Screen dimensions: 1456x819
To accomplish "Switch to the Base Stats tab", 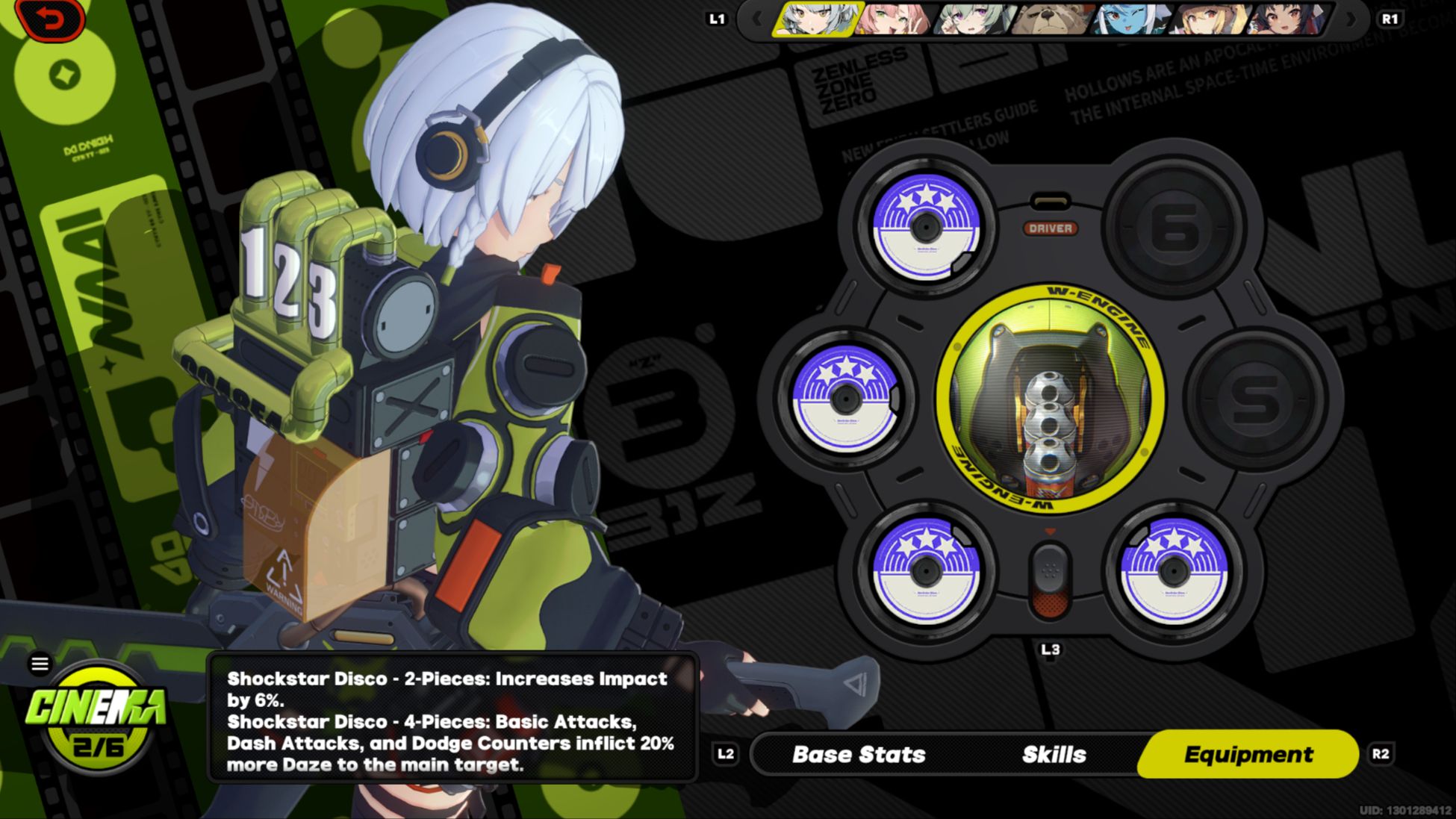I will [859, 754].
